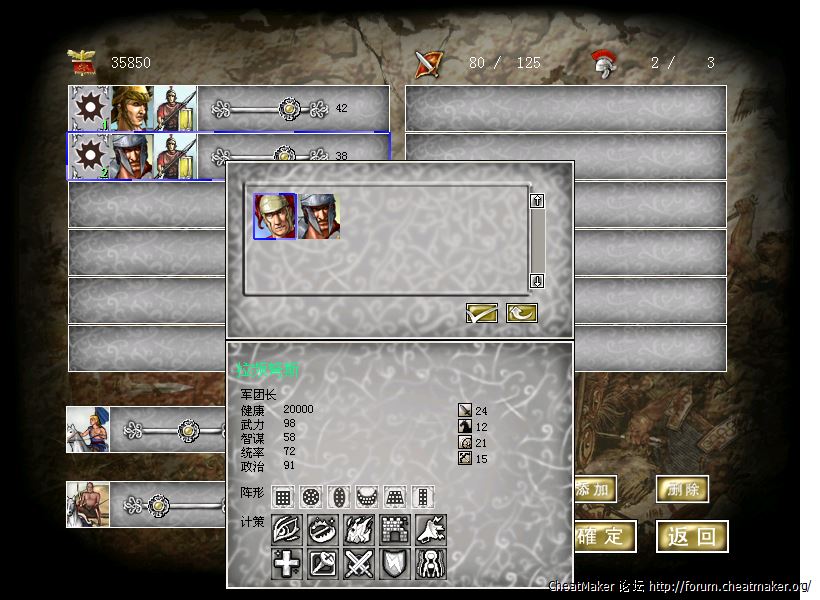The image size is (820, 600).
Task: Go back with the 返回 button
Action: pos(692,536)
